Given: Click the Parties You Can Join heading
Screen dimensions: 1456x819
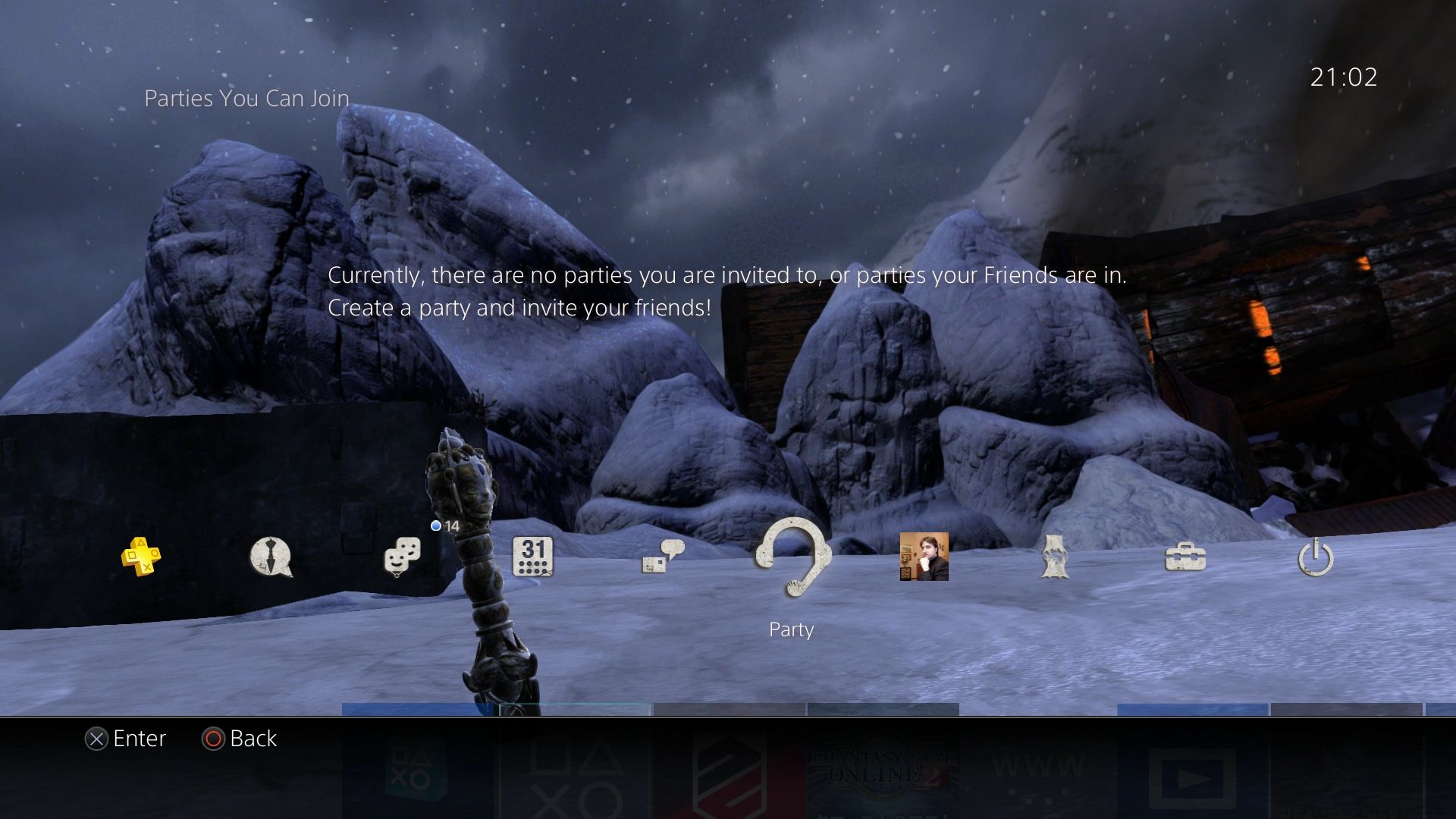Looking at the screenshot, I should 246,98.
